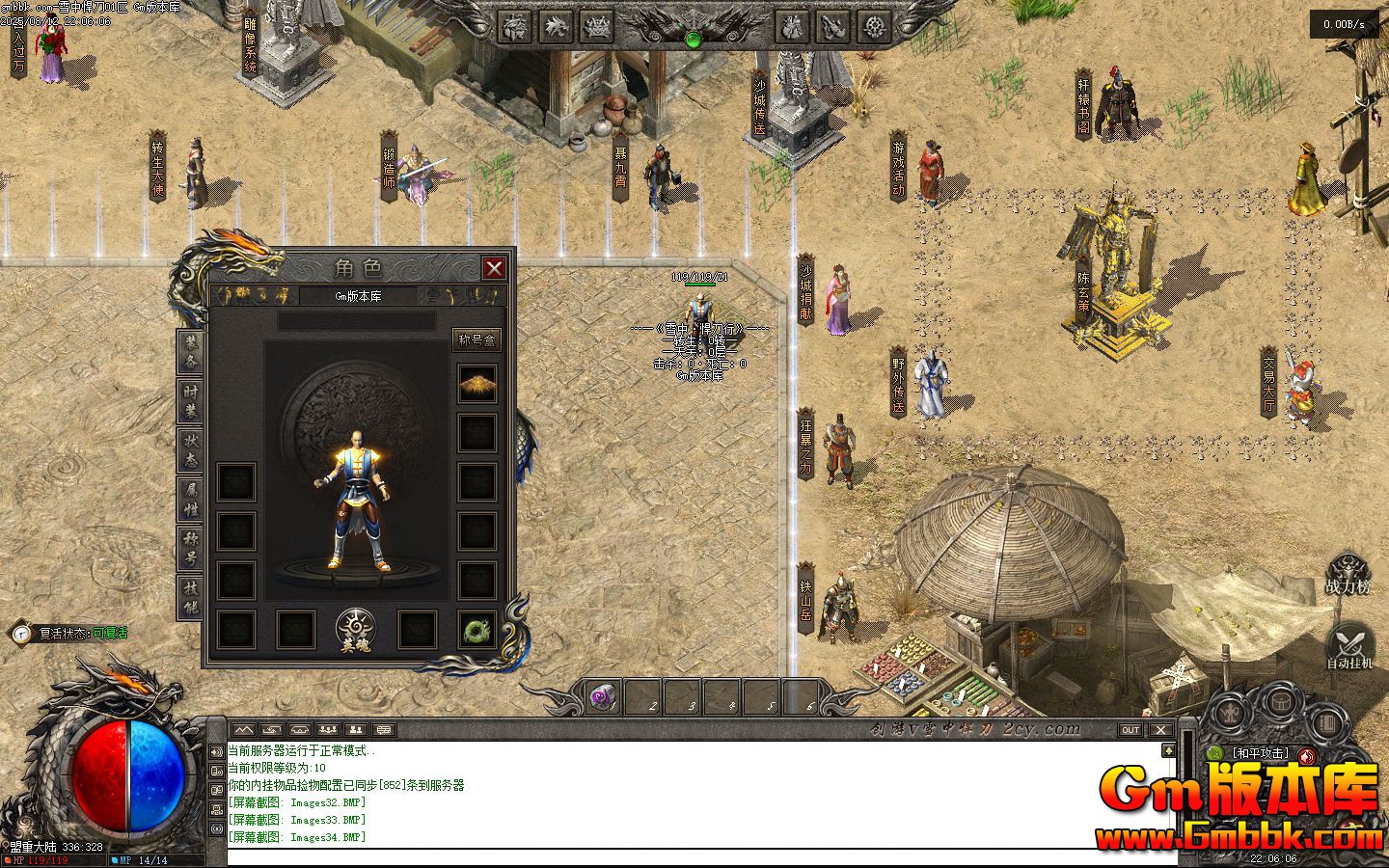Select the golden wings equipment slot
Screen dimensions: 1389x868
(477, 384)
